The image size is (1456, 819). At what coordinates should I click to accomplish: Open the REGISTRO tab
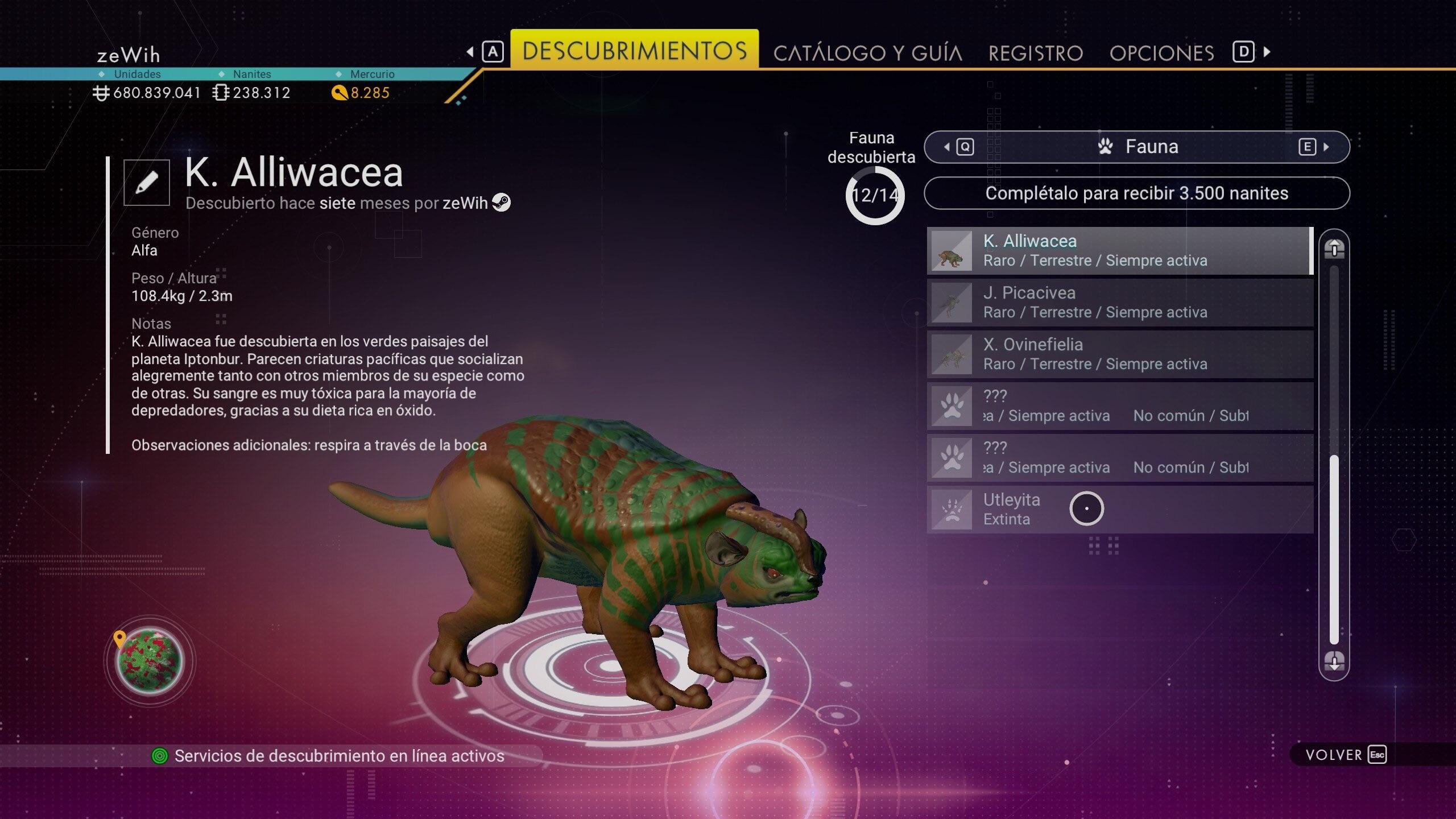pyautogui.click(x=1036, y=52)
